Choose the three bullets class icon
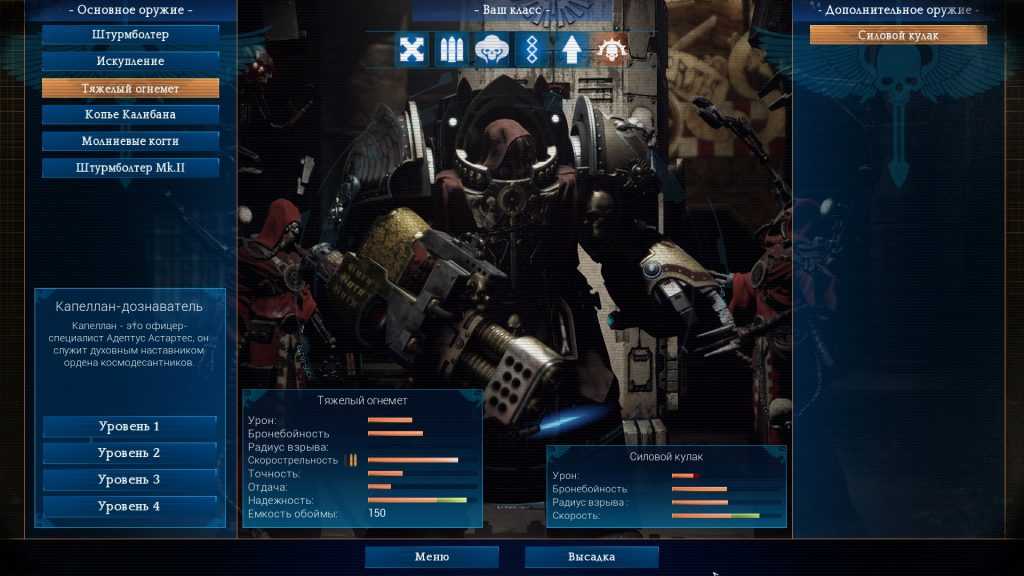Image resolution: width=1024 pixels, height=576 pixels. [x=451, y=49]
